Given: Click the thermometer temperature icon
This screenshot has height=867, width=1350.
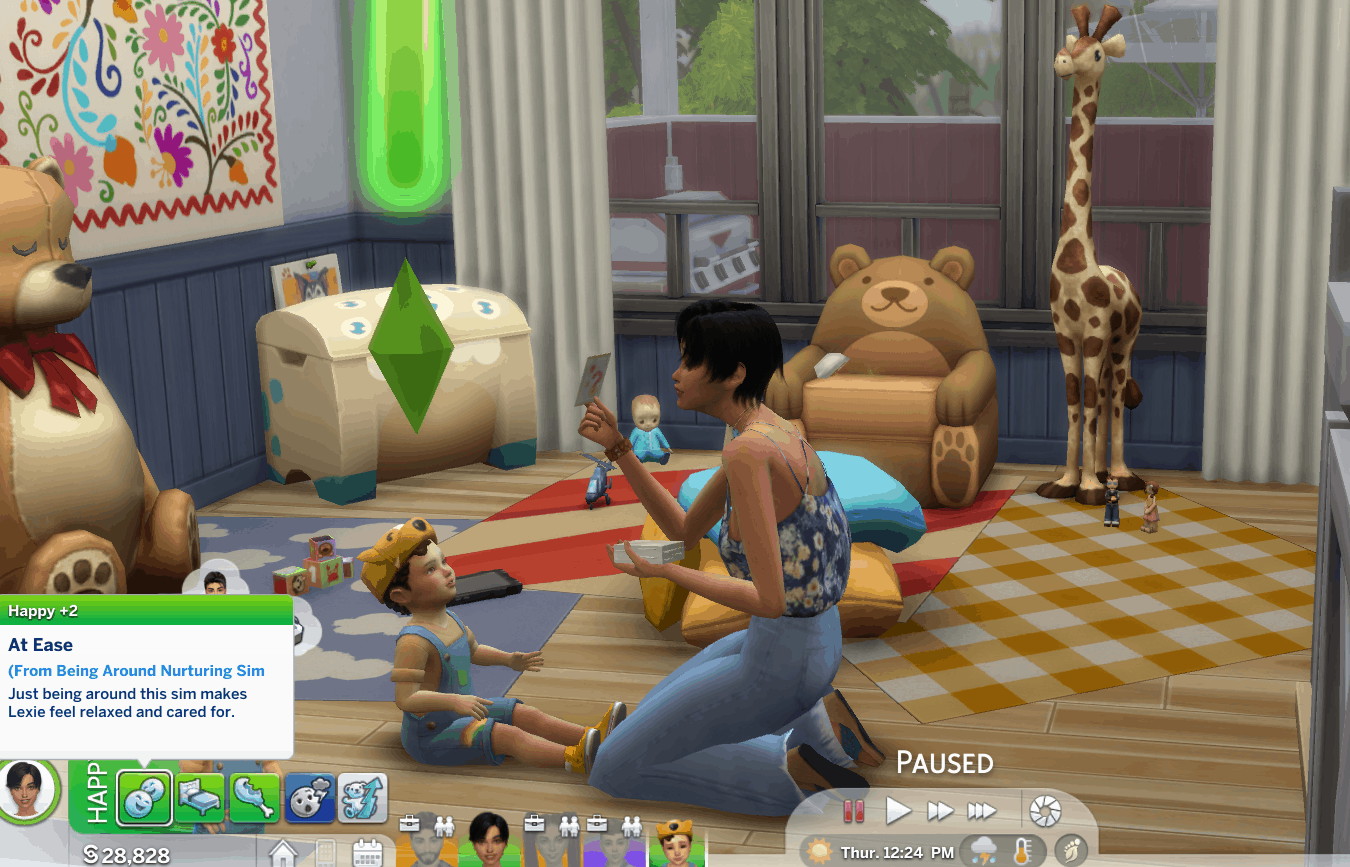Looking at the screenshot, I should click(1022, 852).
